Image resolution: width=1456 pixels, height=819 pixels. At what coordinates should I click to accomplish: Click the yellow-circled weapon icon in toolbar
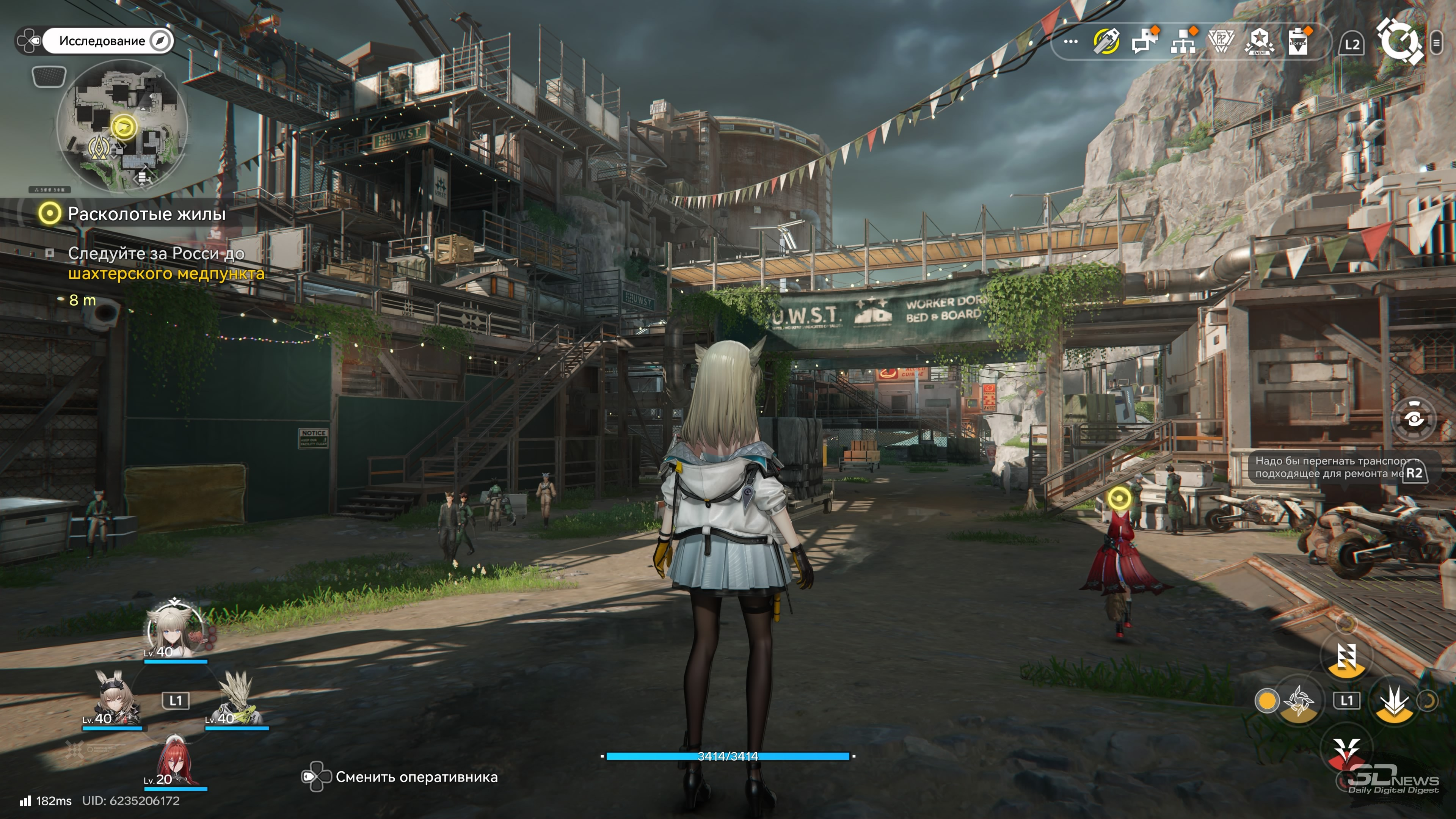pos(1106,42)
